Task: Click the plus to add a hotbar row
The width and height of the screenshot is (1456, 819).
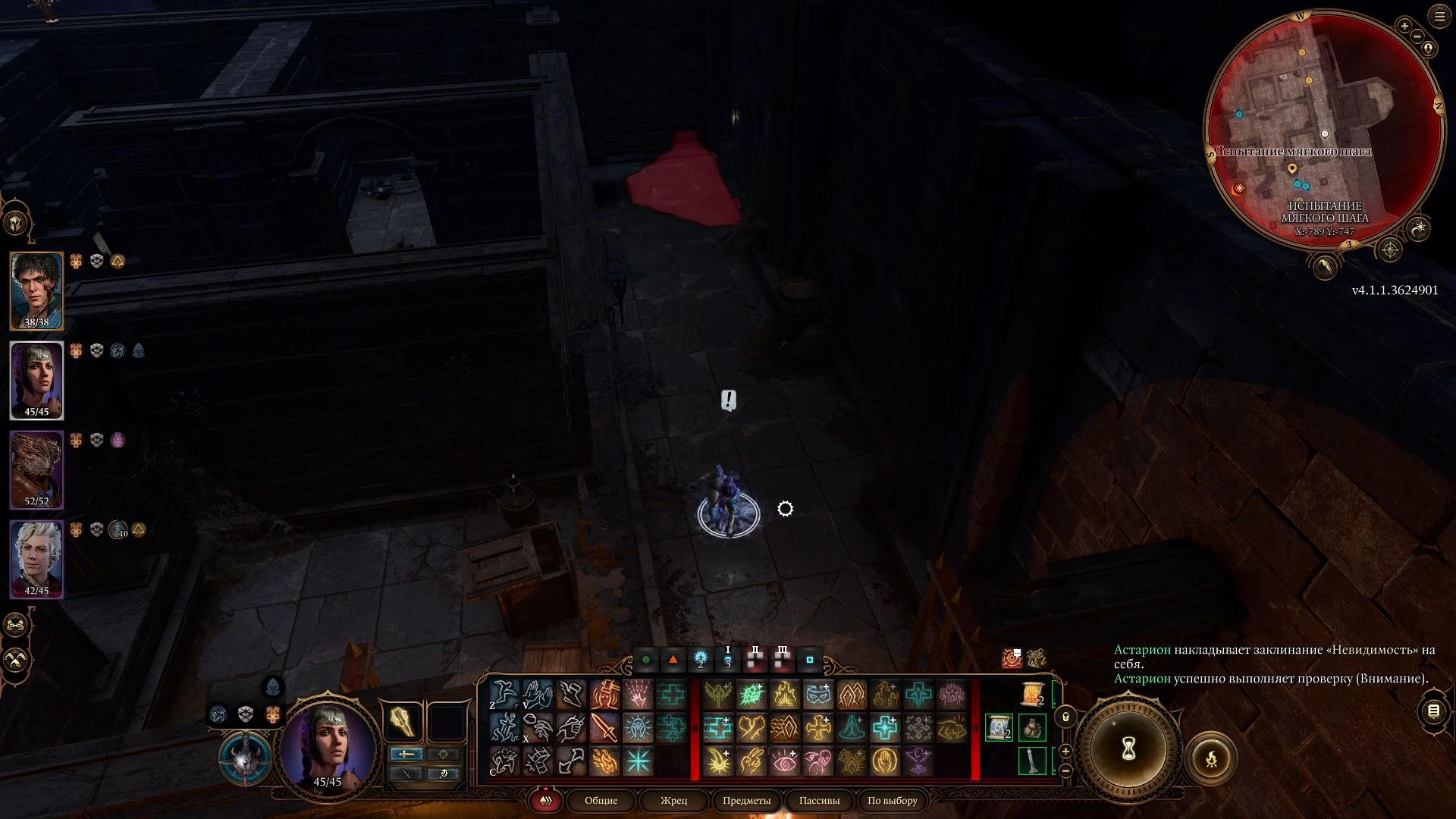Action: (1066, 751)
